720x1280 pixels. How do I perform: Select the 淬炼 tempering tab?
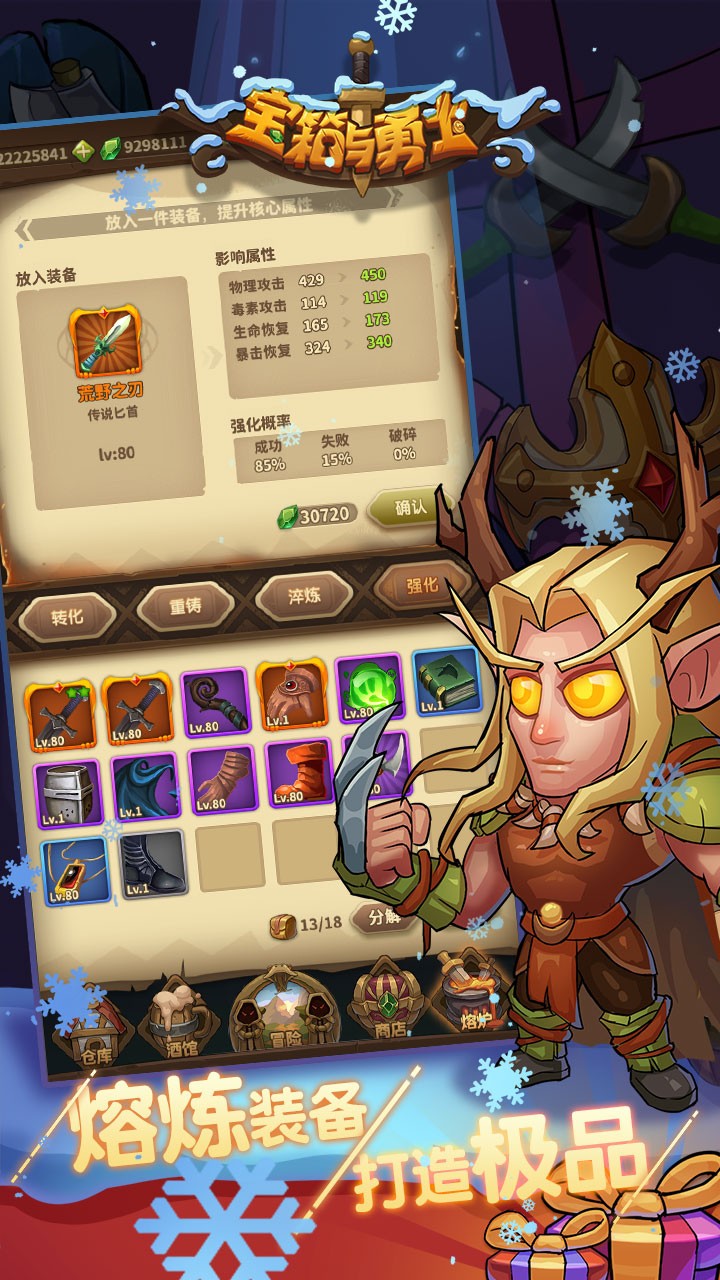pyautogui.click(x=304, y=596)
